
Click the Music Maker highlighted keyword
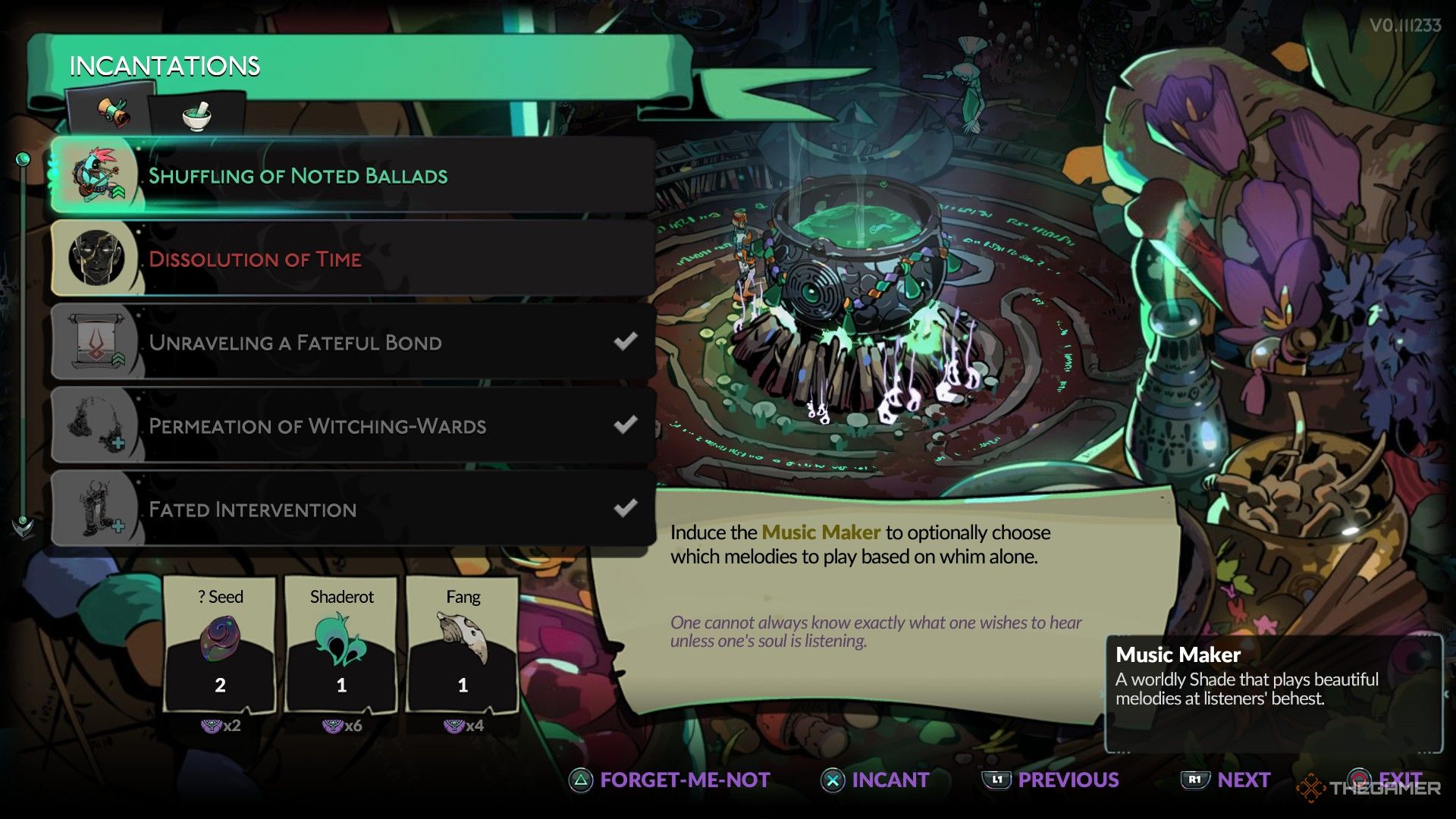821,532
